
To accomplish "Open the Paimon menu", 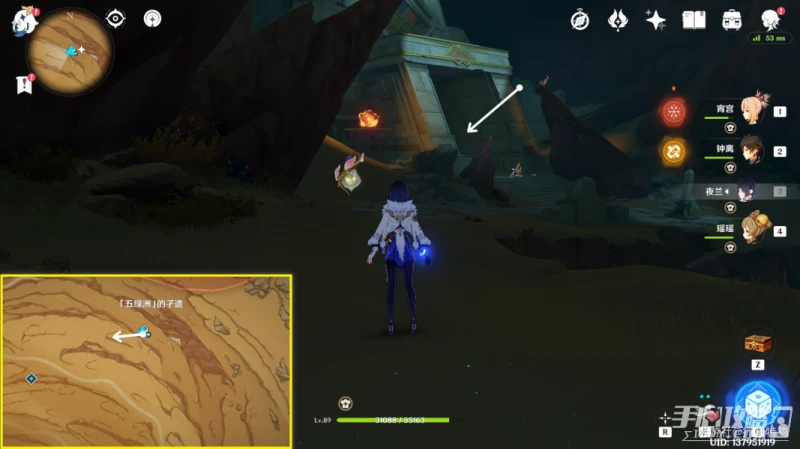I will click(x=24, y=22).
